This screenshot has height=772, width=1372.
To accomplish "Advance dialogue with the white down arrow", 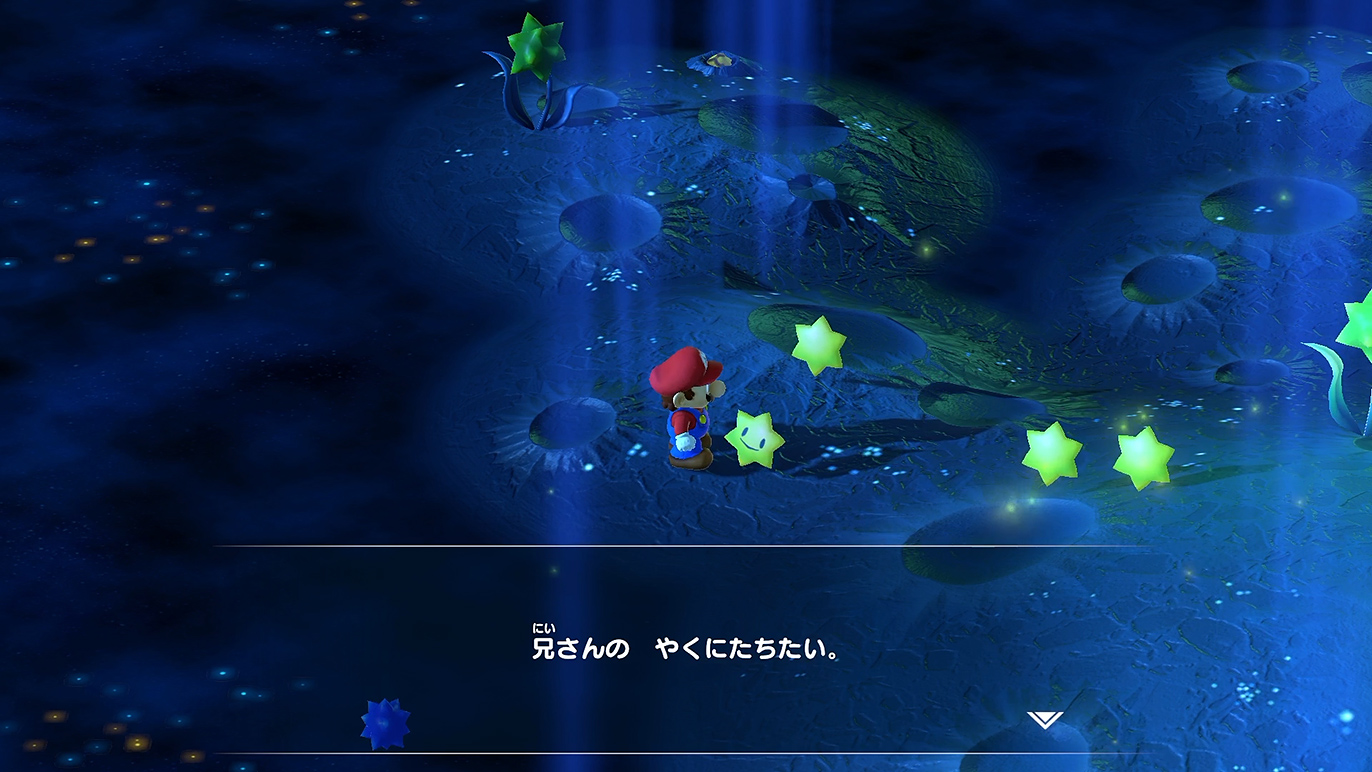I will click(1044, 720).
